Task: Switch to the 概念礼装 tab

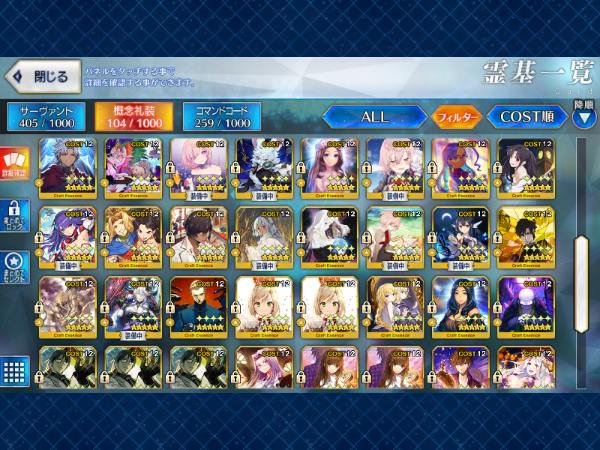Action: click(x=132, y=117)
